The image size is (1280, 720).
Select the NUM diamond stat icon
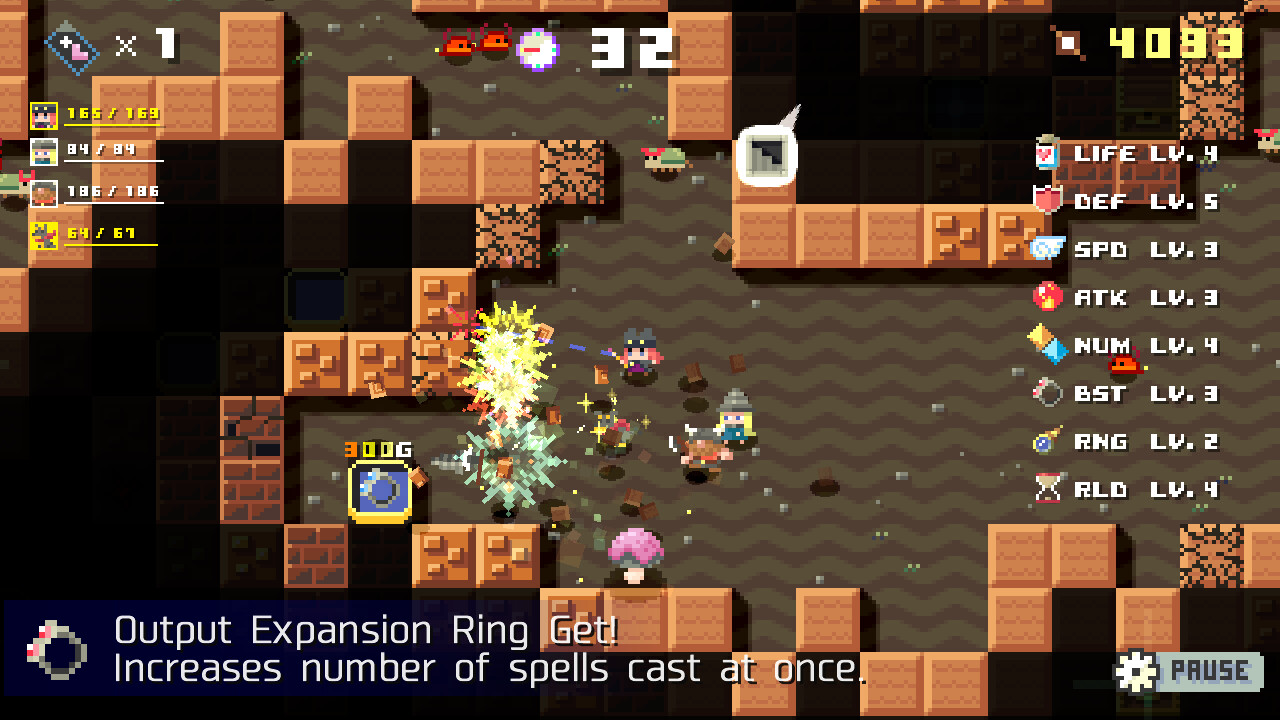pos(1046,346)
